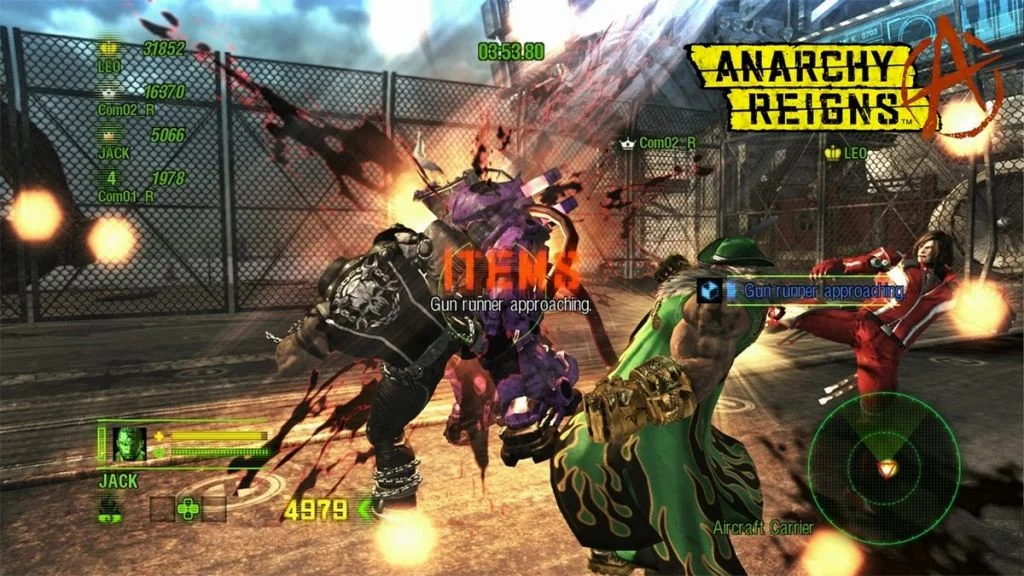Select LEO's row on the scoreboard

(141, 56)
